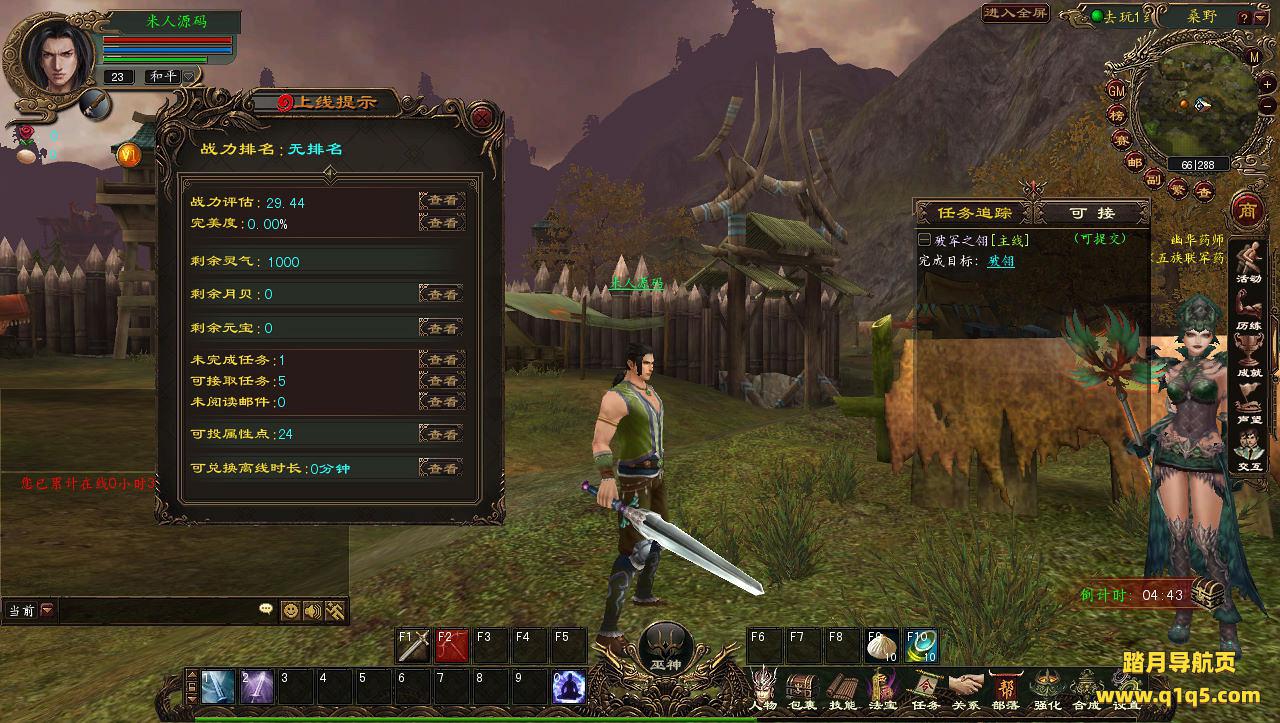This screenshot has width=1280, height=723.
Task: Open the 当前 chat channel dropdown
Action: tap(47, 610)
